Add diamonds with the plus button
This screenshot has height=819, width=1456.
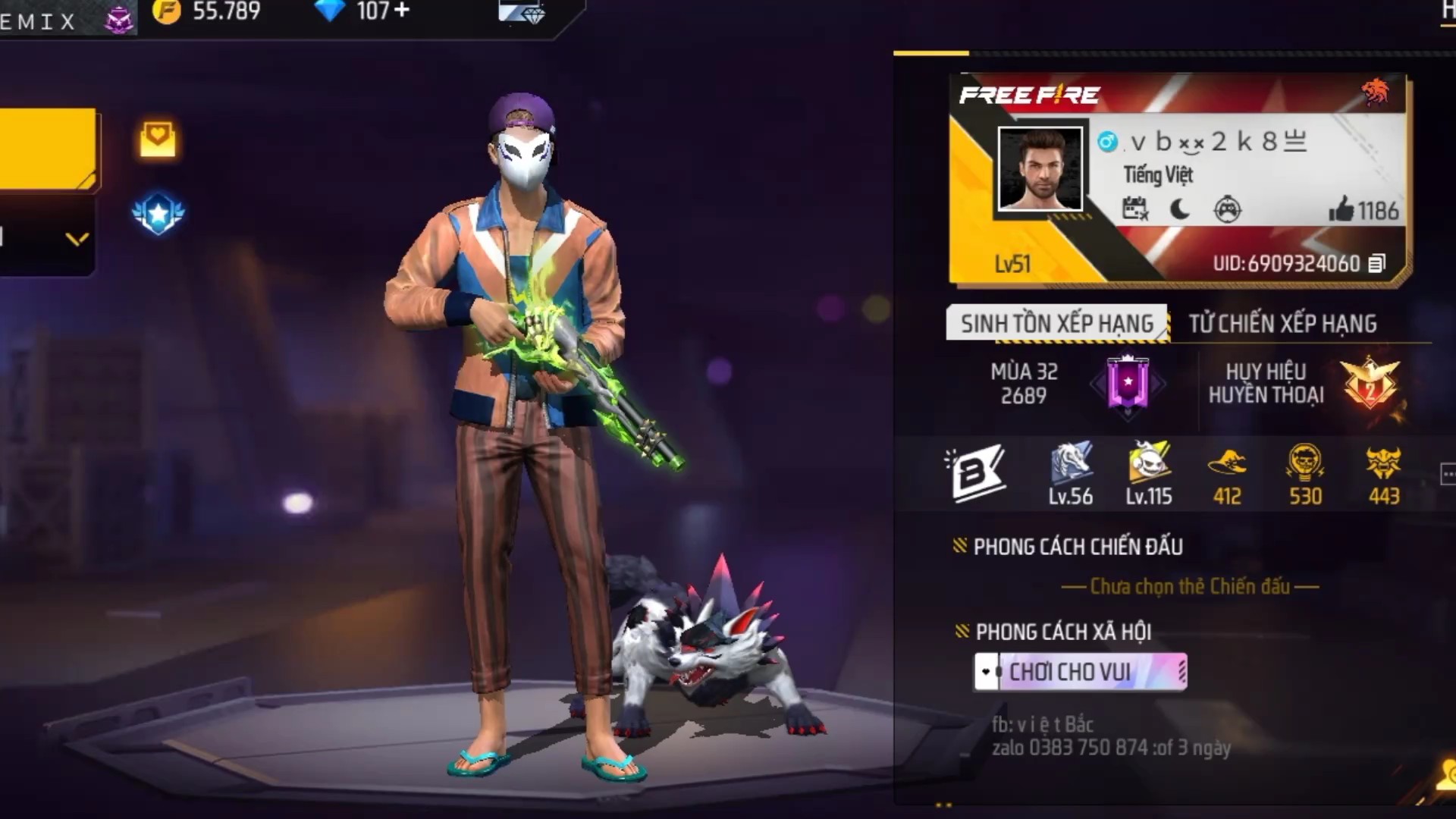(402, 11)
